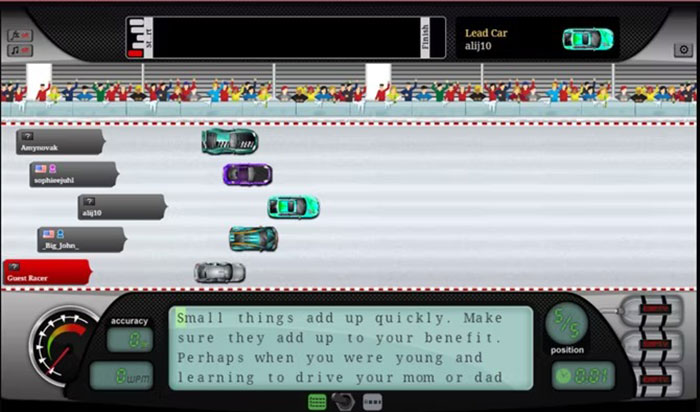
Task: Select Amynovak's racer name tag
Action: [58, 142]
